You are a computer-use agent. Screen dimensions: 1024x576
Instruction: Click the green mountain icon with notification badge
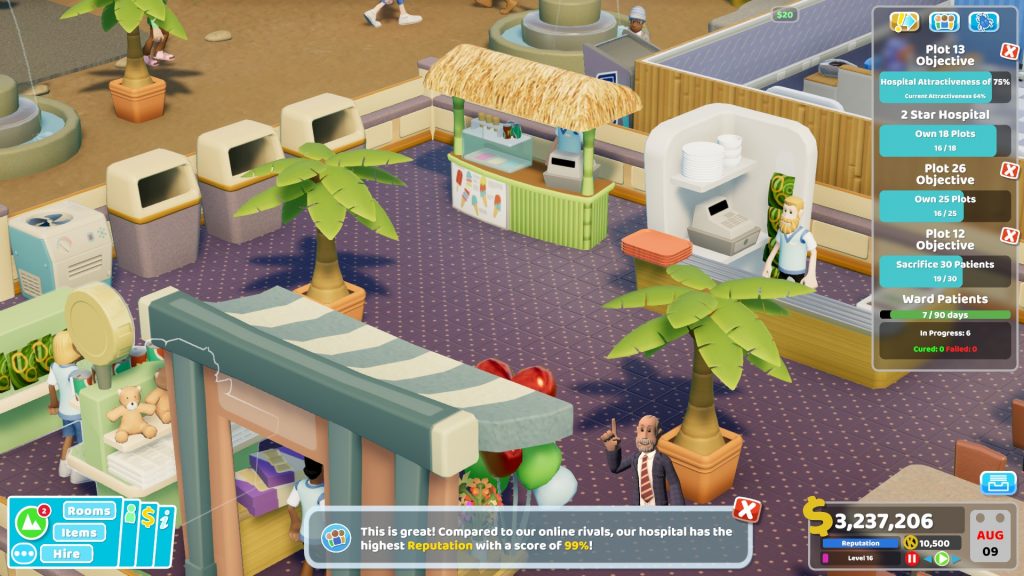[x=33, y=522]
